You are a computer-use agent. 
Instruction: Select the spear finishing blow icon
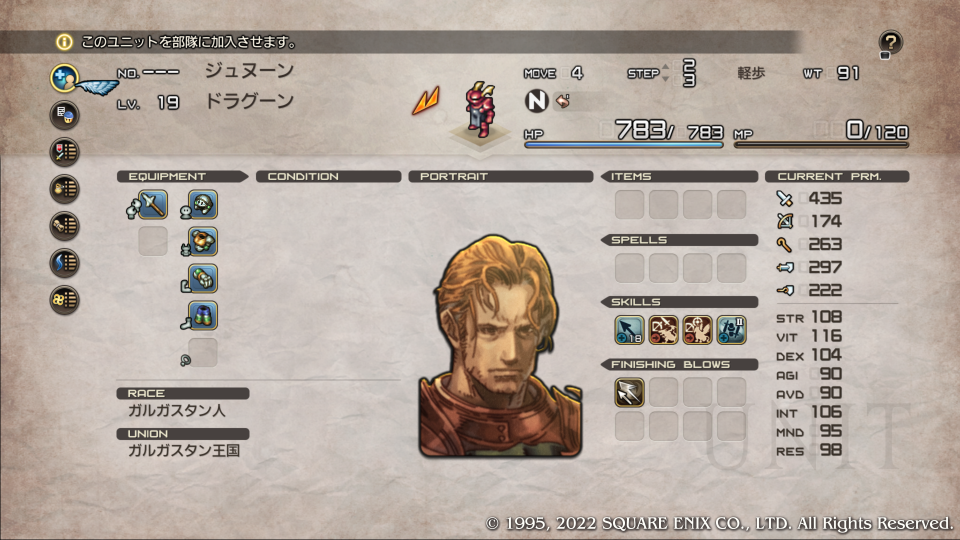[x=629, y=392]
